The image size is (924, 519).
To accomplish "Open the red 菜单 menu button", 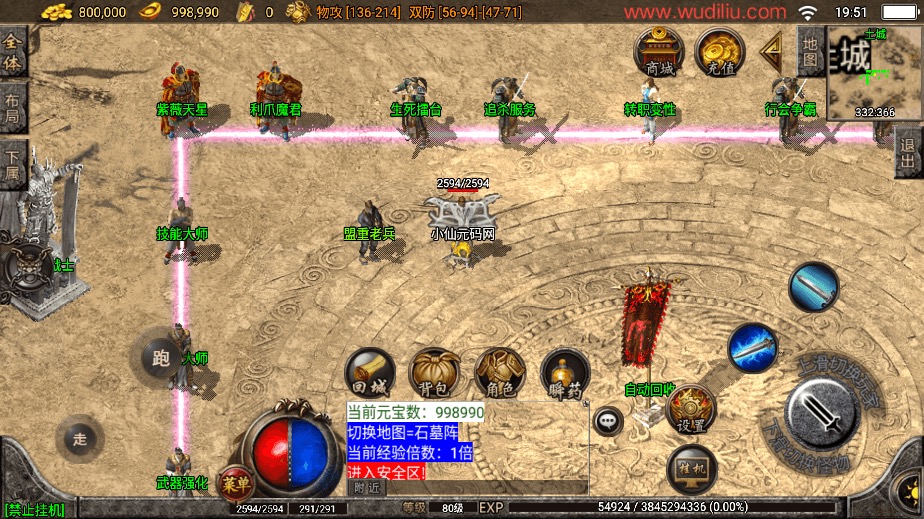I will tap(236, 482).
